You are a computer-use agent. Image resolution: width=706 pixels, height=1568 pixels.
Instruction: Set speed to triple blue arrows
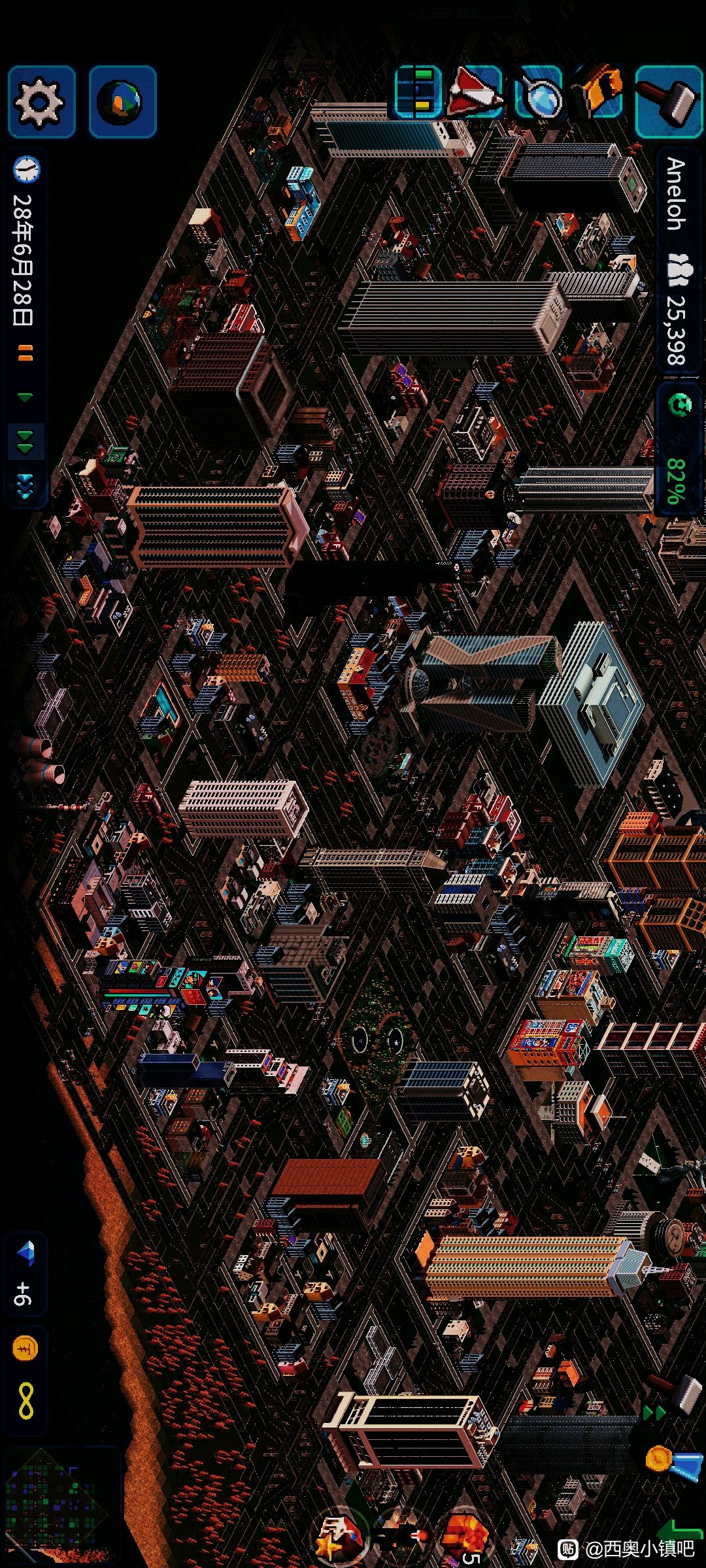coord(25,487)
